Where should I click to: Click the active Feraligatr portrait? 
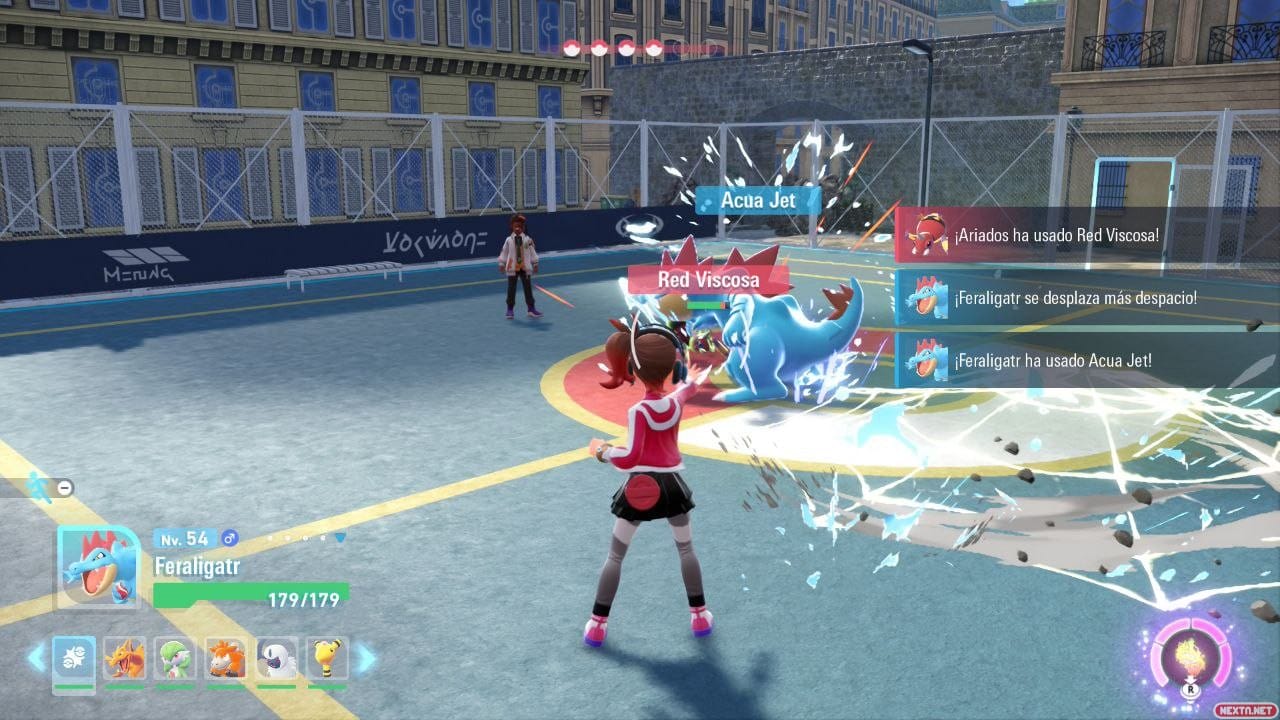coord(98,566)
